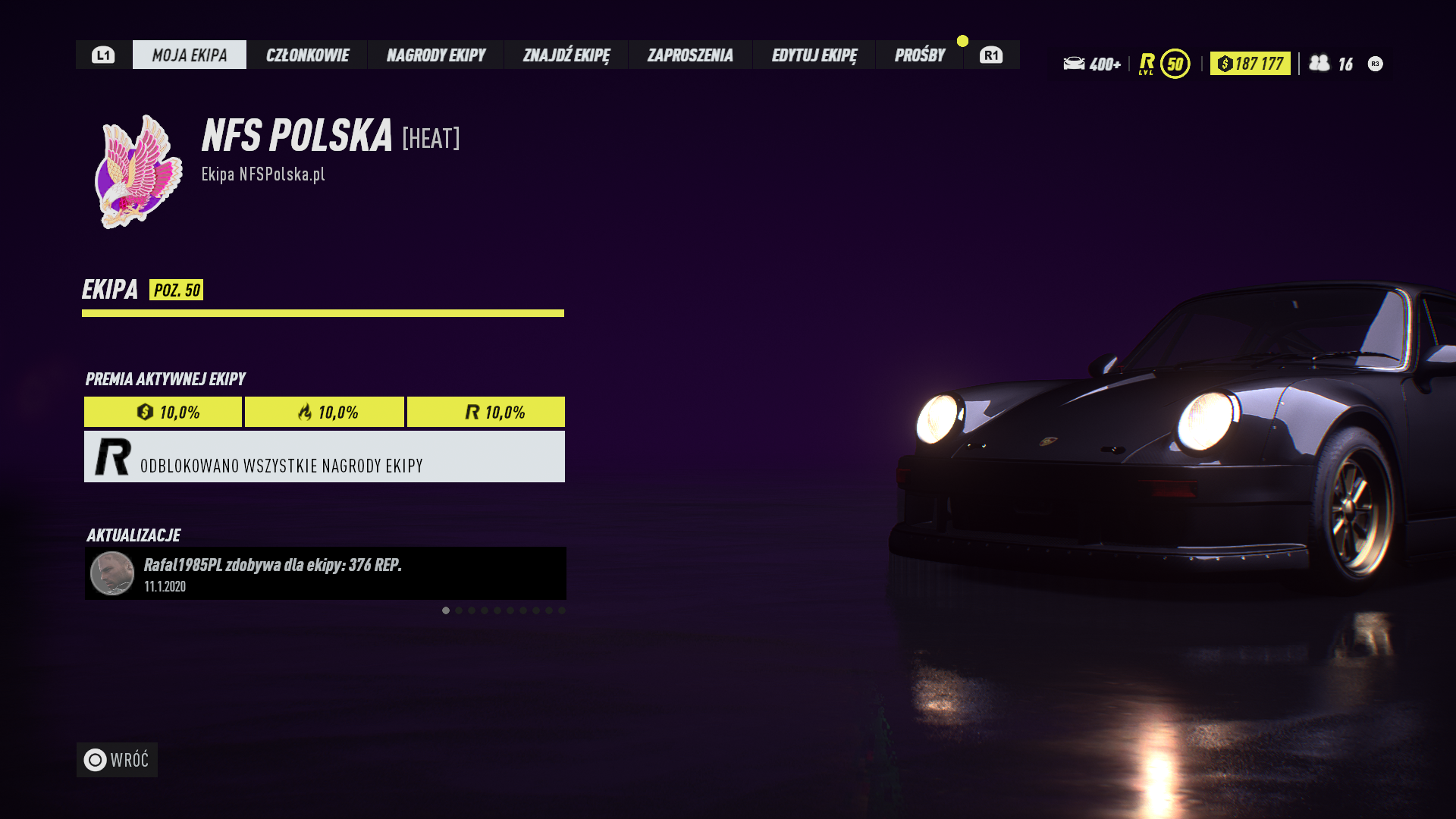Viewport: 1456px width, 819px height.
Task: Select the Znajdź Ekipę tab
Action: (x=566, y=55)
